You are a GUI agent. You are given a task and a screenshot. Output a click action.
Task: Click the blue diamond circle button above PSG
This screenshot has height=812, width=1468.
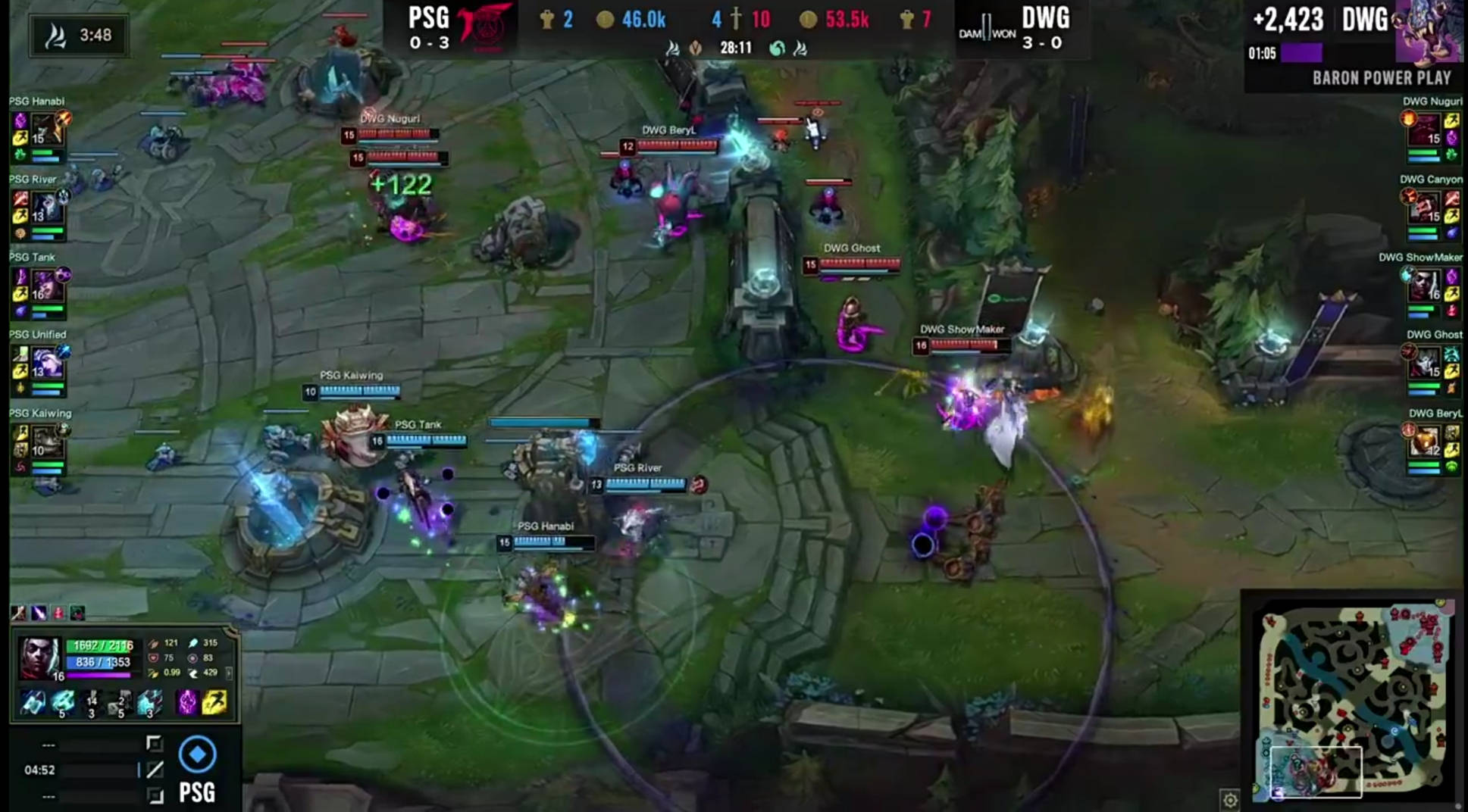coord(197,754)
